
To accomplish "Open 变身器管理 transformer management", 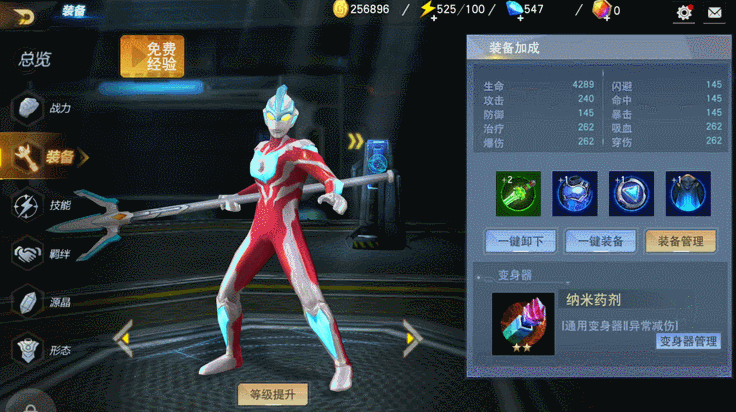I will [x=688, y=341].
